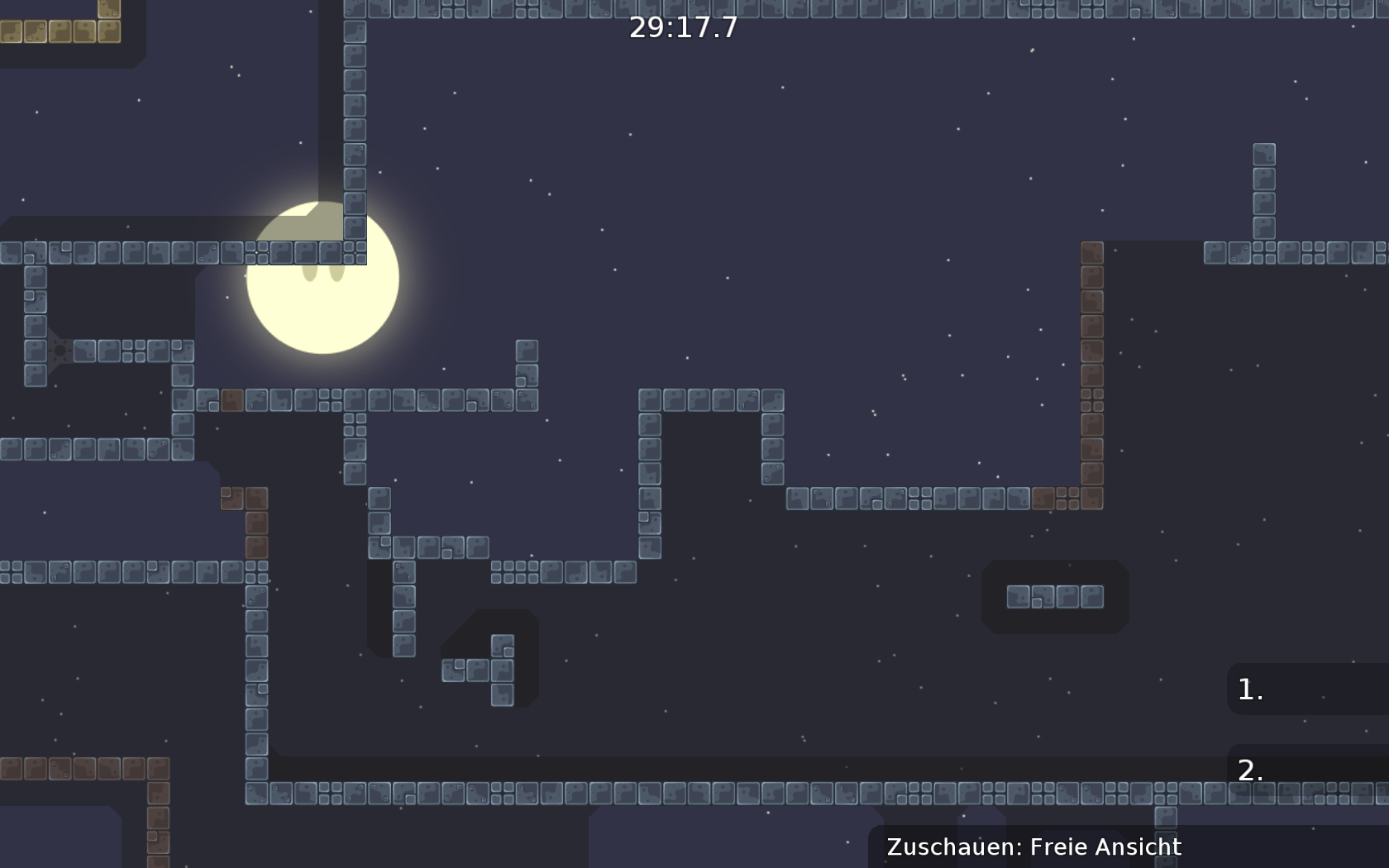Click the Zuschauen: Freie Ansicht label
Viewport: 1389px width, 868px height.
(x=1033, y=847)
